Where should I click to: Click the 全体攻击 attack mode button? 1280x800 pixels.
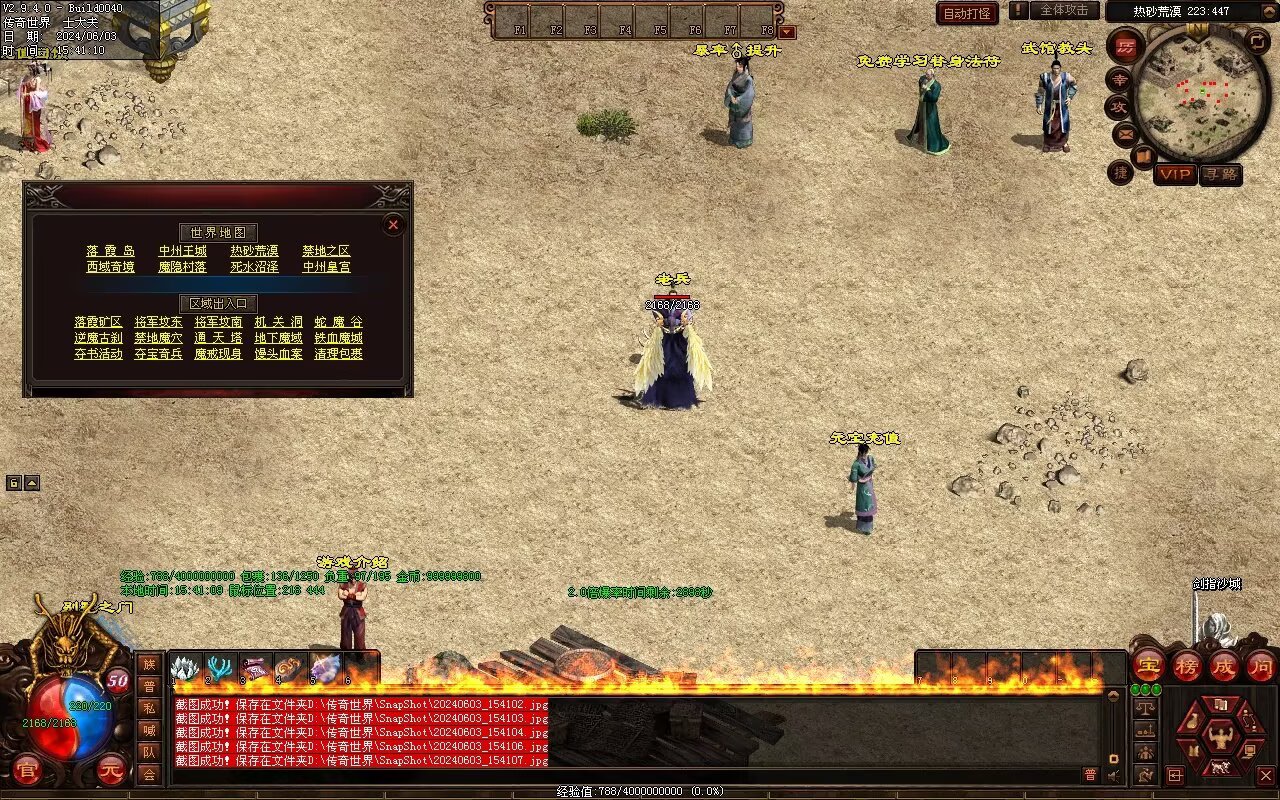click(x=1064, y=10)
